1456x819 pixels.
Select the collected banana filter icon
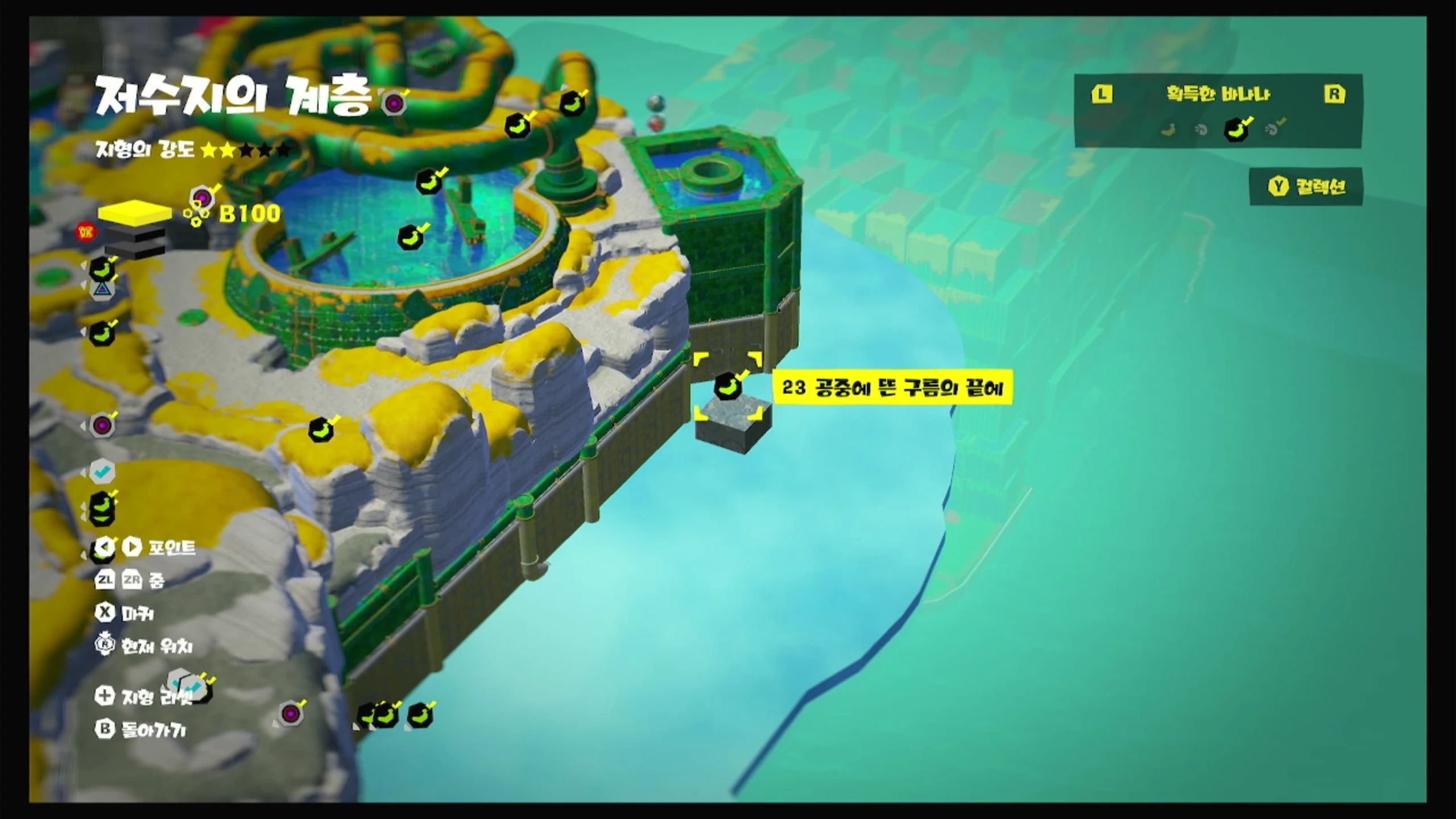(x=1236, y=129)
